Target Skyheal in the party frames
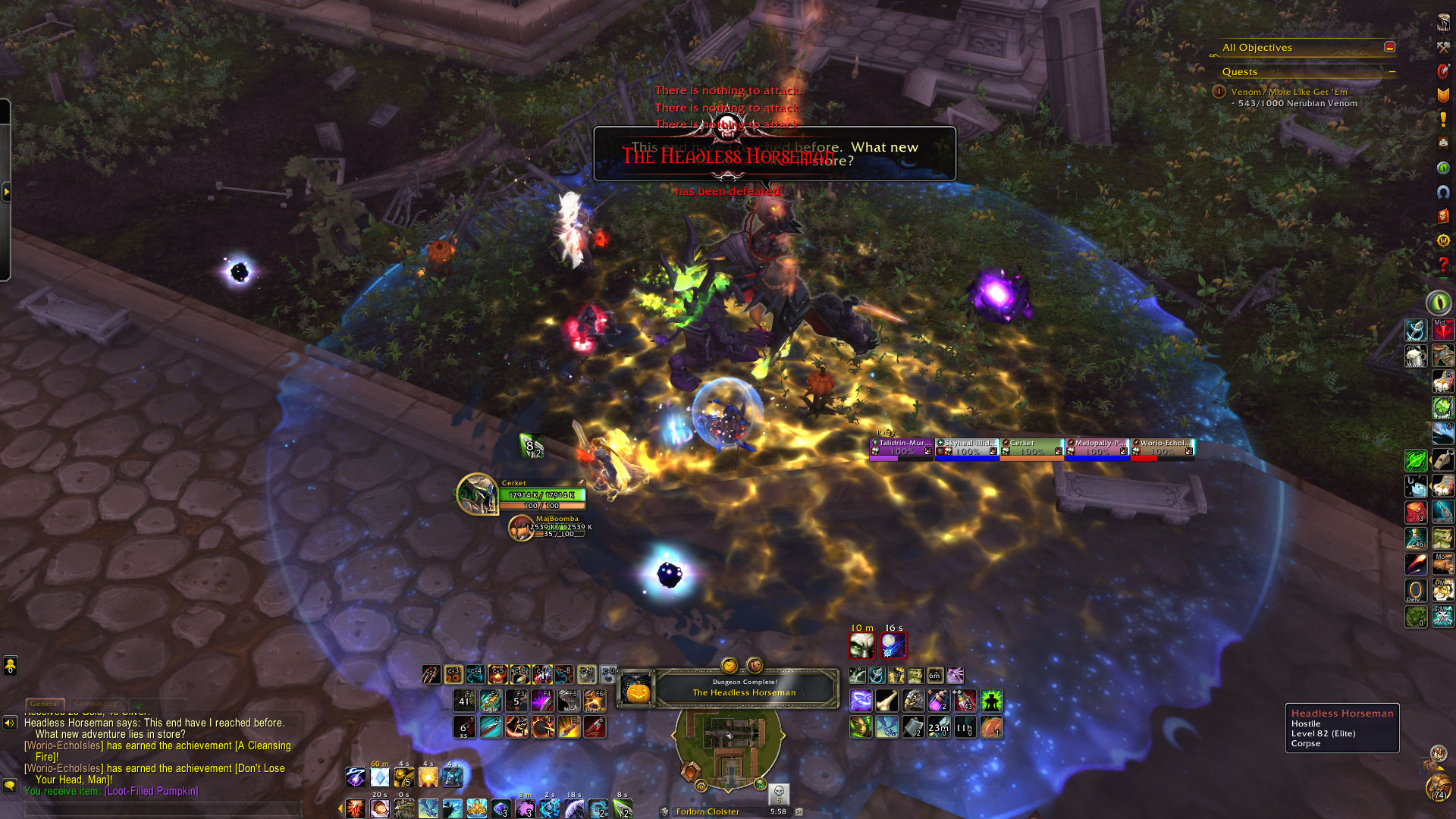The image size is (1456, 819). pos(967,447)
